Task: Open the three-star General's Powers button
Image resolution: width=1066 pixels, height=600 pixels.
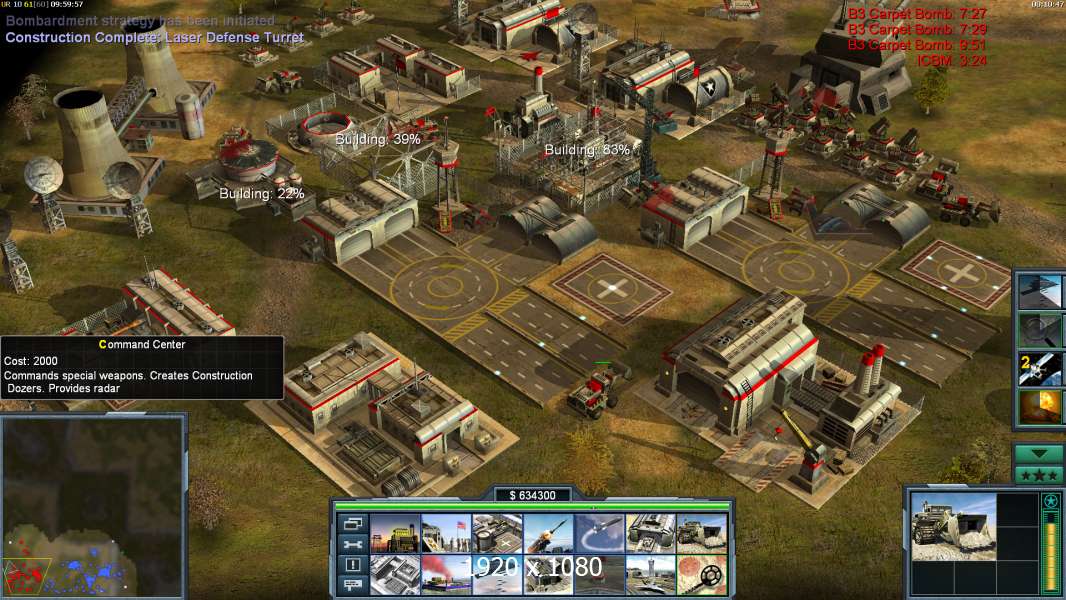Action: (x=1039, y=475)
